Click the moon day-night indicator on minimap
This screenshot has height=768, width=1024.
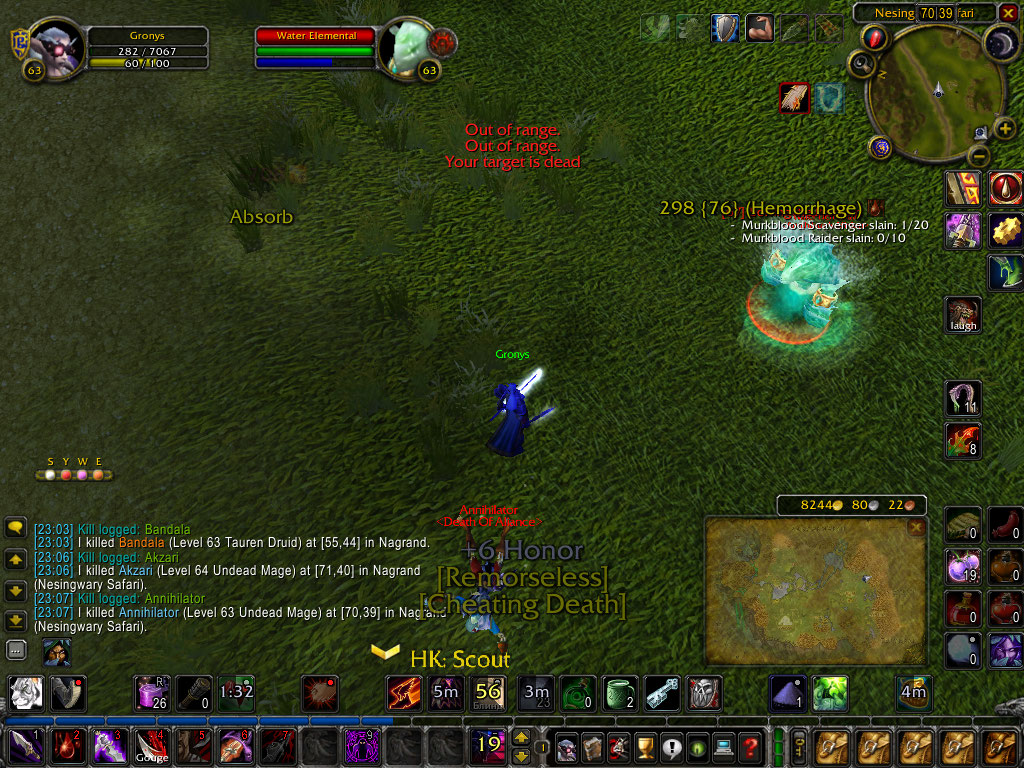1000,42
